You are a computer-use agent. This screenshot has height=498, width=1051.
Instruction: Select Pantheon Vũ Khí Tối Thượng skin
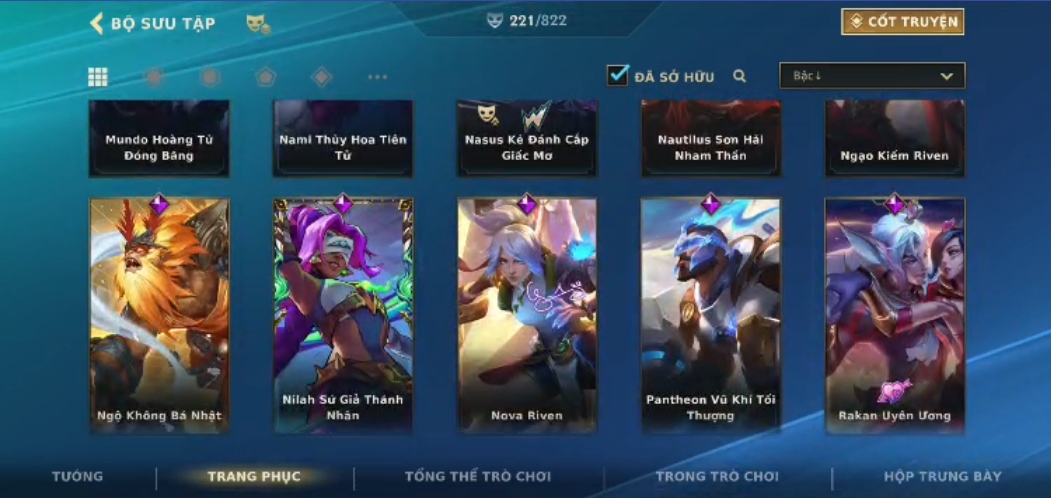pos(710,315)
